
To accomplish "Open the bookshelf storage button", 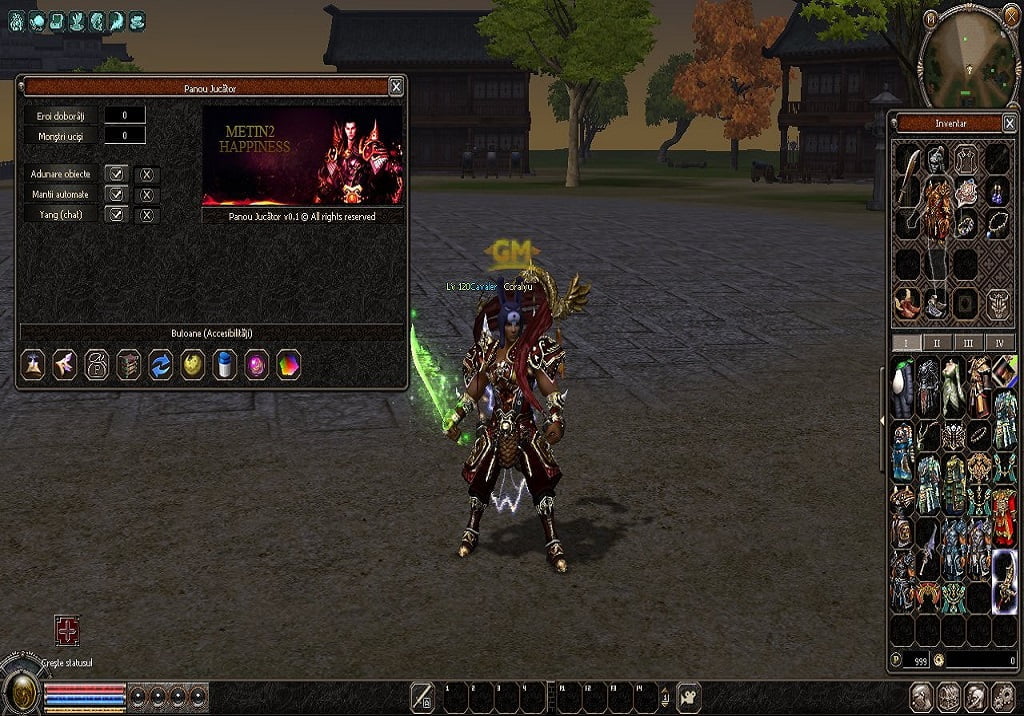I will point(128,364).
